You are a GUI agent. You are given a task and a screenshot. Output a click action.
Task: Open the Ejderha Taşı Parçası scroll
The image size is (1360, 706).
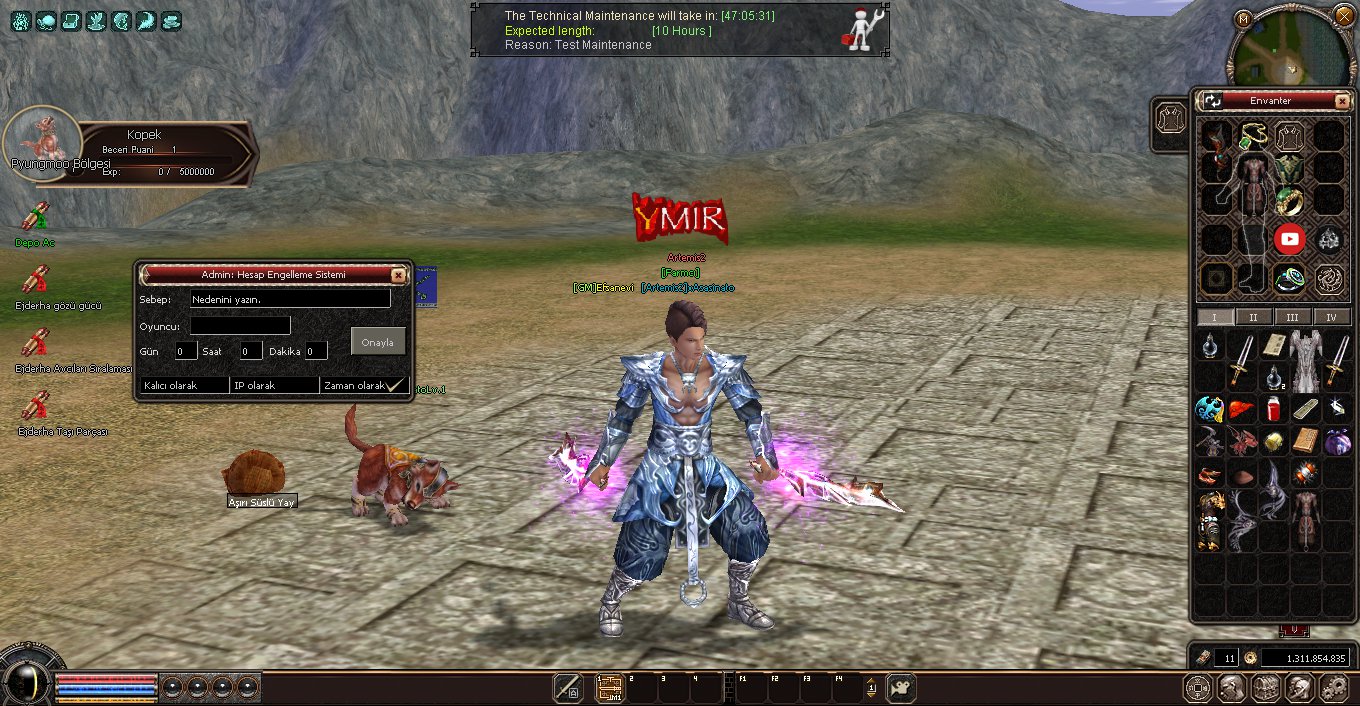[35, 406]
